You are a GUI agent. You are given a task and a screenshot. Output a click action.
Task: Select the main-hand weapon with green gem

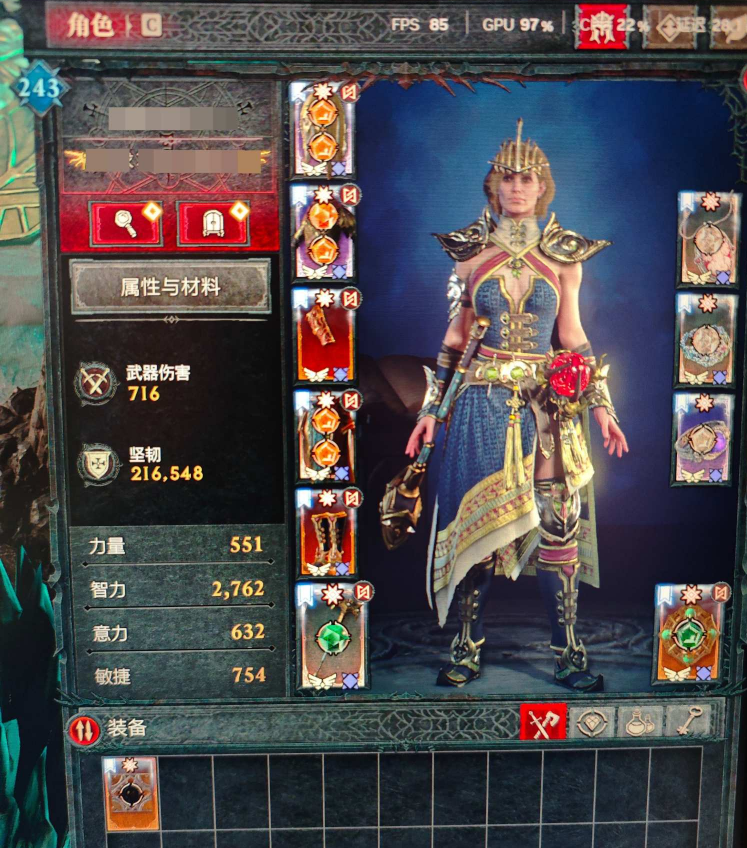[x=331, y=637]
